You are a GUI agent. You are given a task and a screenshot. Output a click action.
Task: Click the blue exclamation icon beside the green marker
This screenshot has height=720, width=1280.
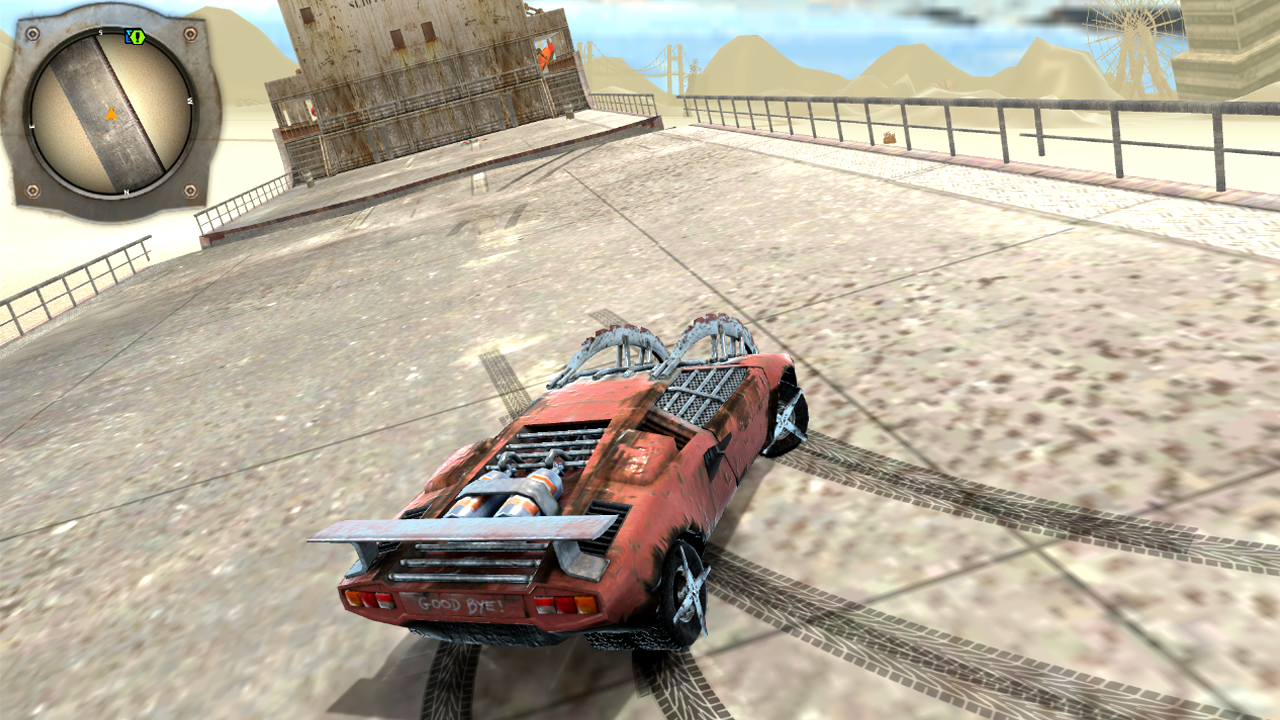[x=128, y=37]
